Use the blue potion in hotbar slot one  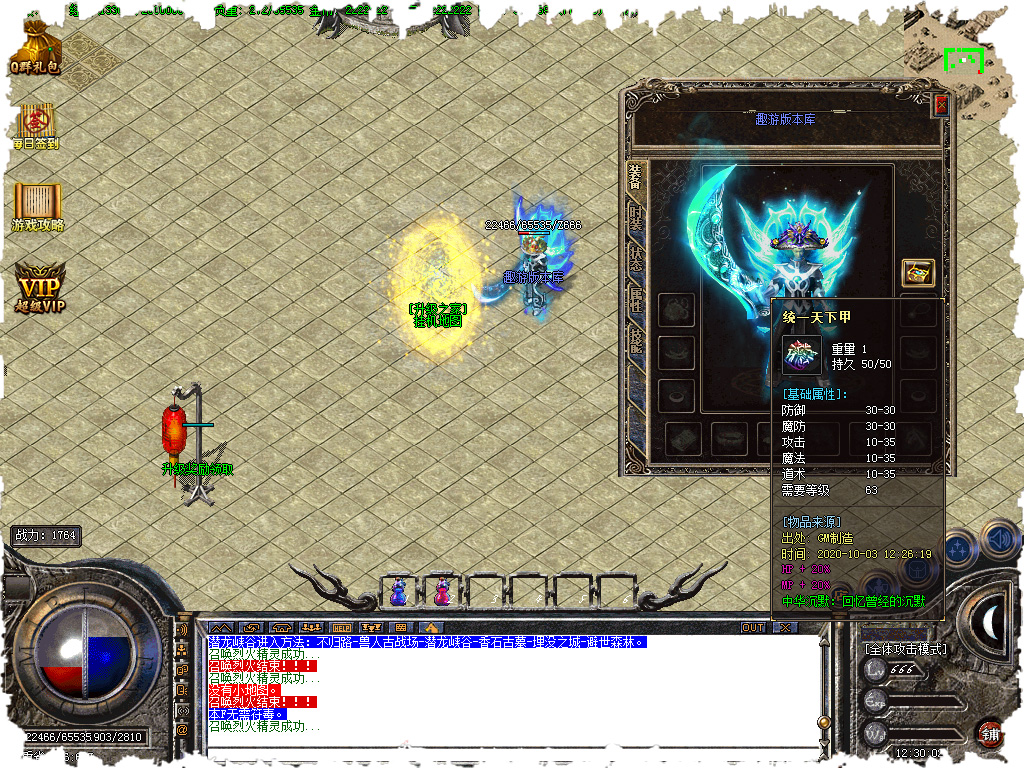tap(398, 592)
